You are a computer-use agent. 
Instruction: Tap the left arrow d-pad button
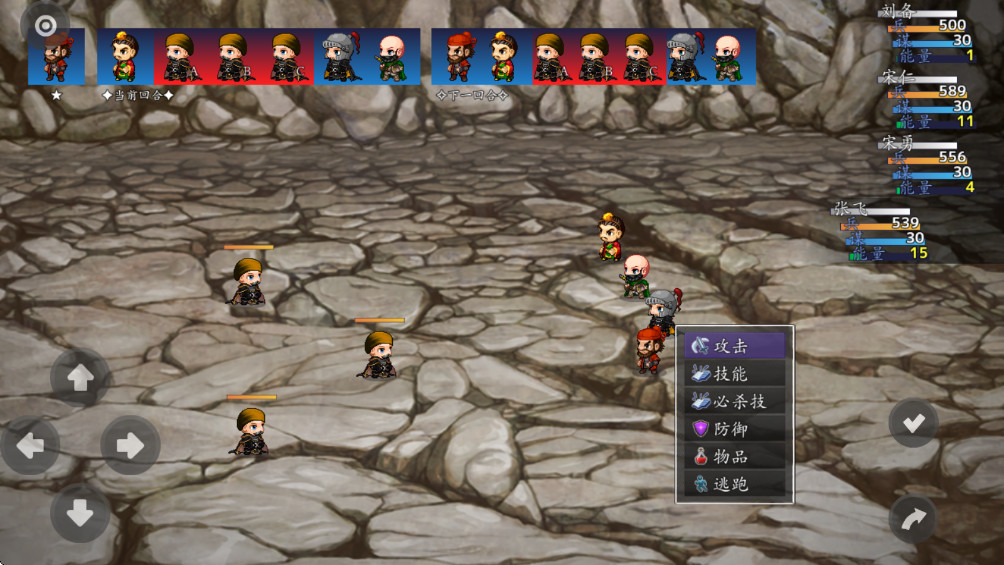pos(30,445)
